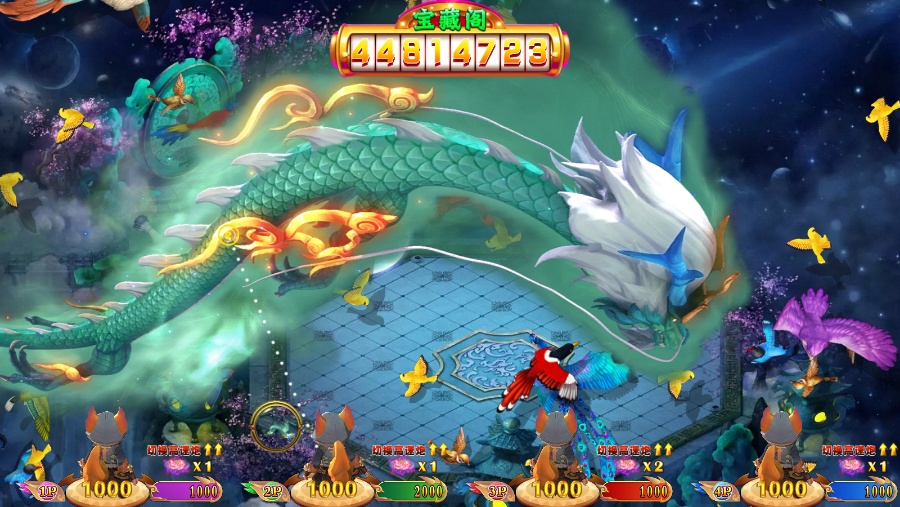Use player 2's lotus flower item
This screenshot has height=507, width=900.
[x=400, y=467]
